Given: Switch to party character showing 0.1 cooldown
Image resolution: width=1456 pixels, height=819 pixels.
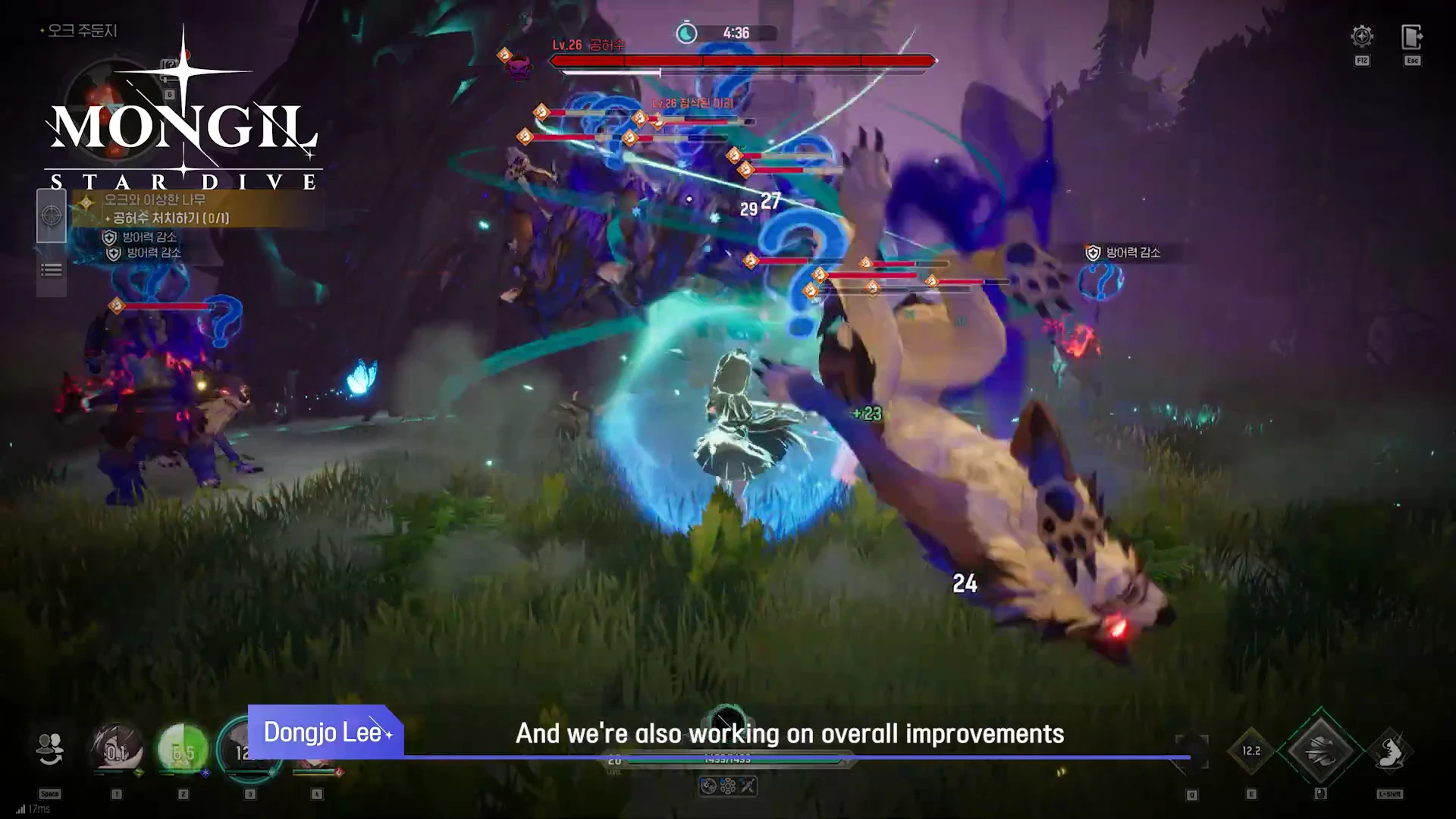Looking at the screenshot, I should point(117,751).
